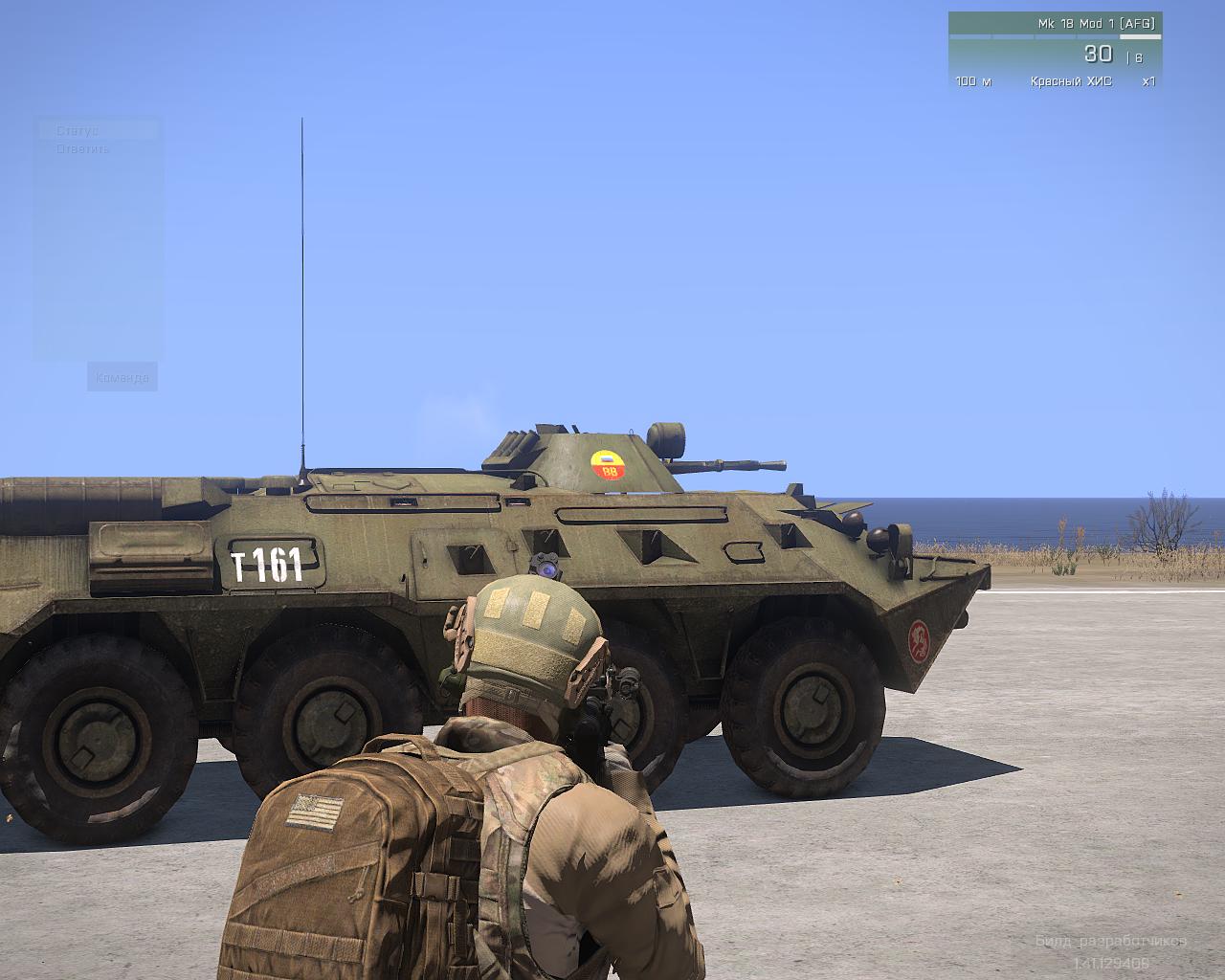Screen dimensions: 1225x980
Task: Choose the Ответить menu entry
Action: [x=83, y=149]
